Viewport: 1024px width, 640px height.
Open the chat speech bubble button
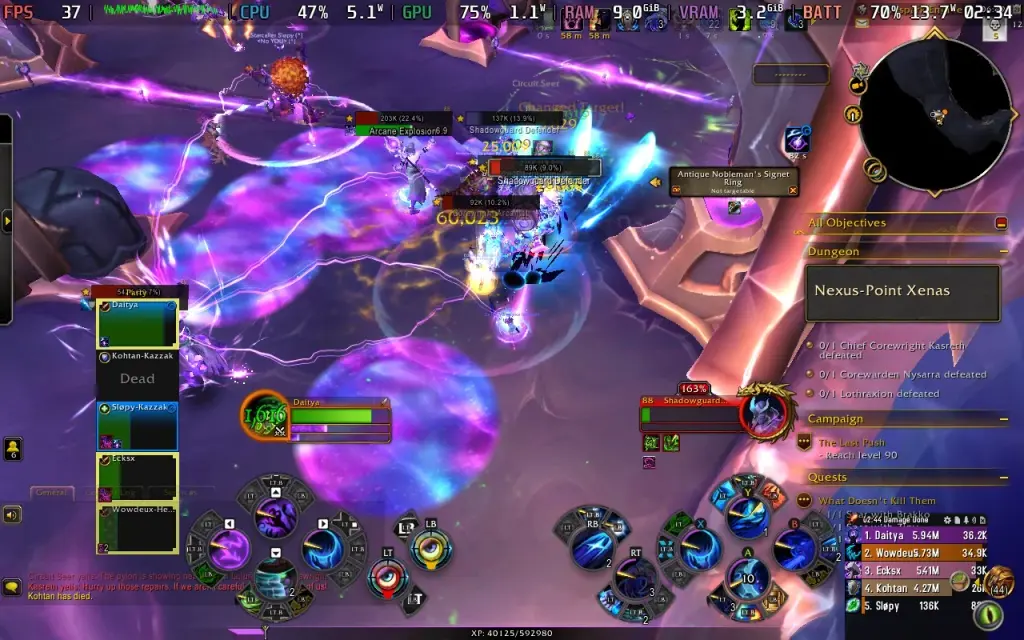(12, 588)
